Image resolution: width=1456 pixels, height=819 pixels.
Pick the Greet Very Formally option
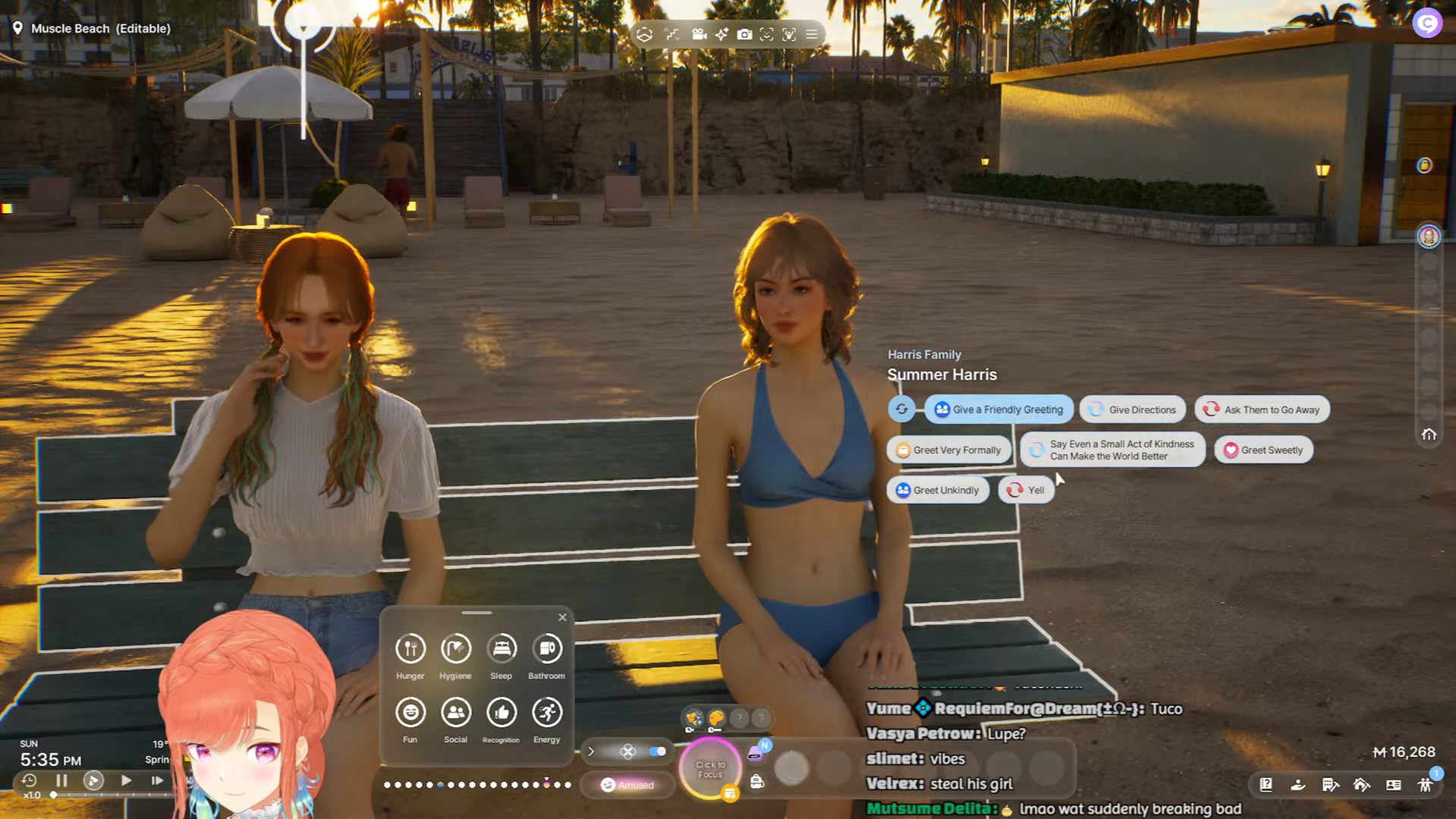click(x=948, y=450)
